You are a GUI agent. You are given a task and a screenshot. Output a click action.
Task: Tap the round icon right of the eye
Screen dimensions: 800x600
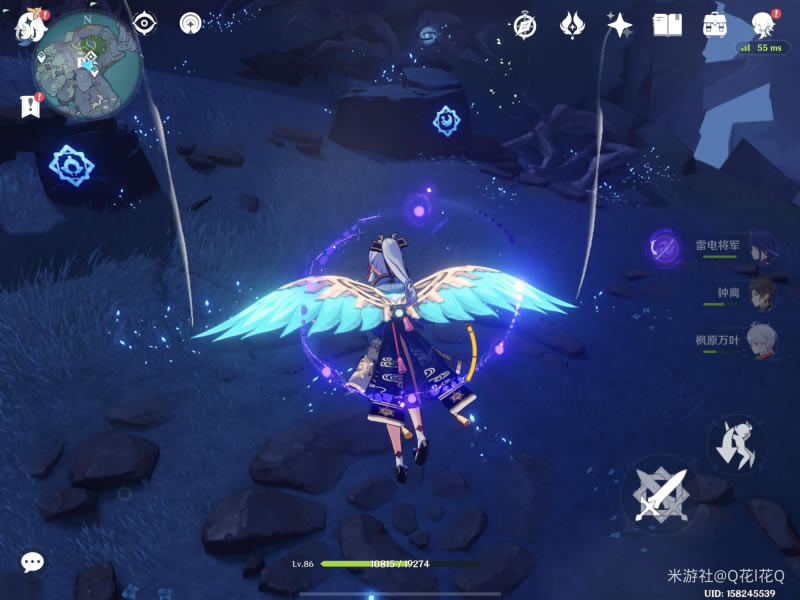point(191,23)
